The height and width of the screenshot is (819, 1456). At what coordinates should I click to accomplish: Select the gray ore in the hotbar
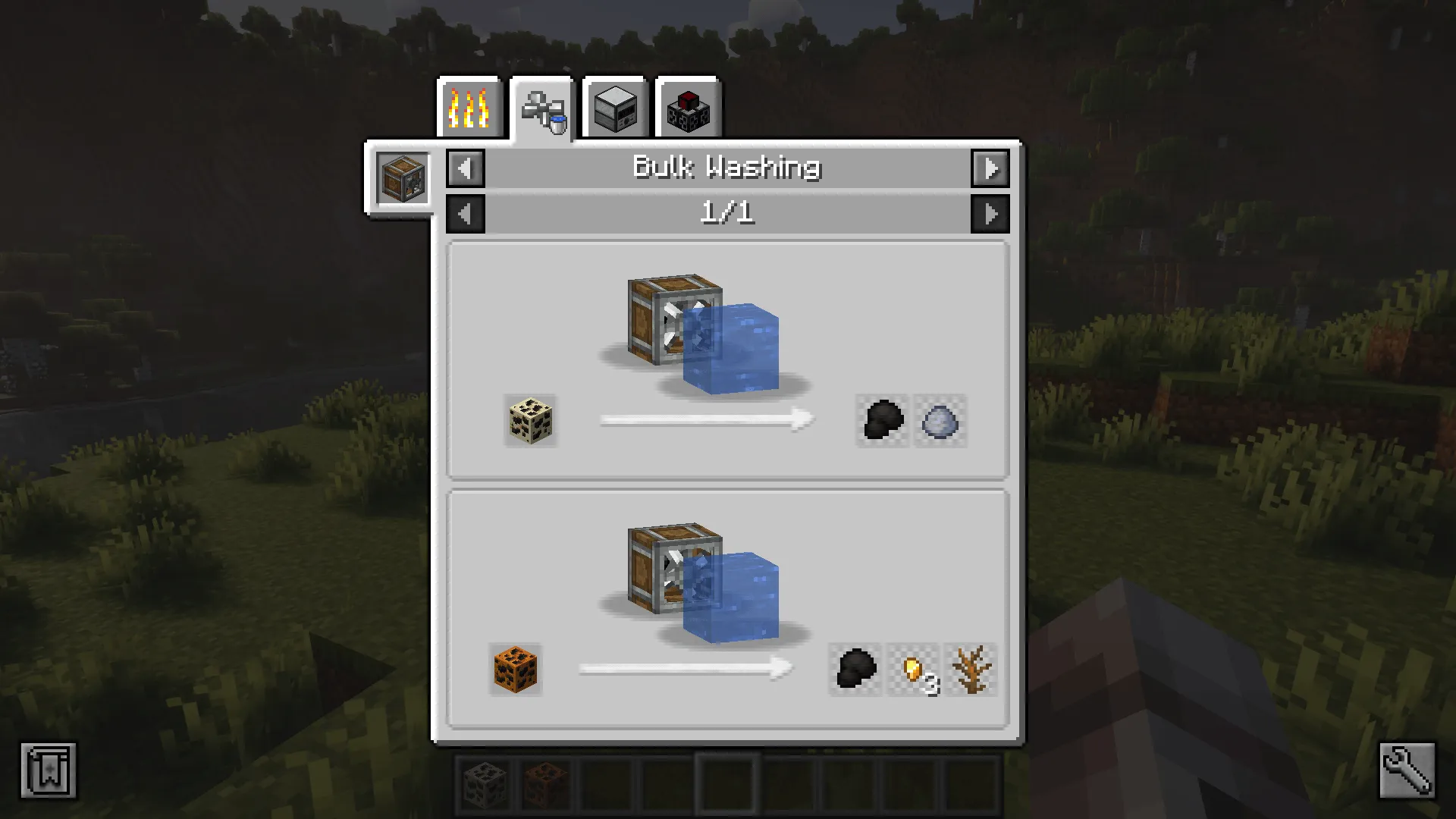(485, 785)
